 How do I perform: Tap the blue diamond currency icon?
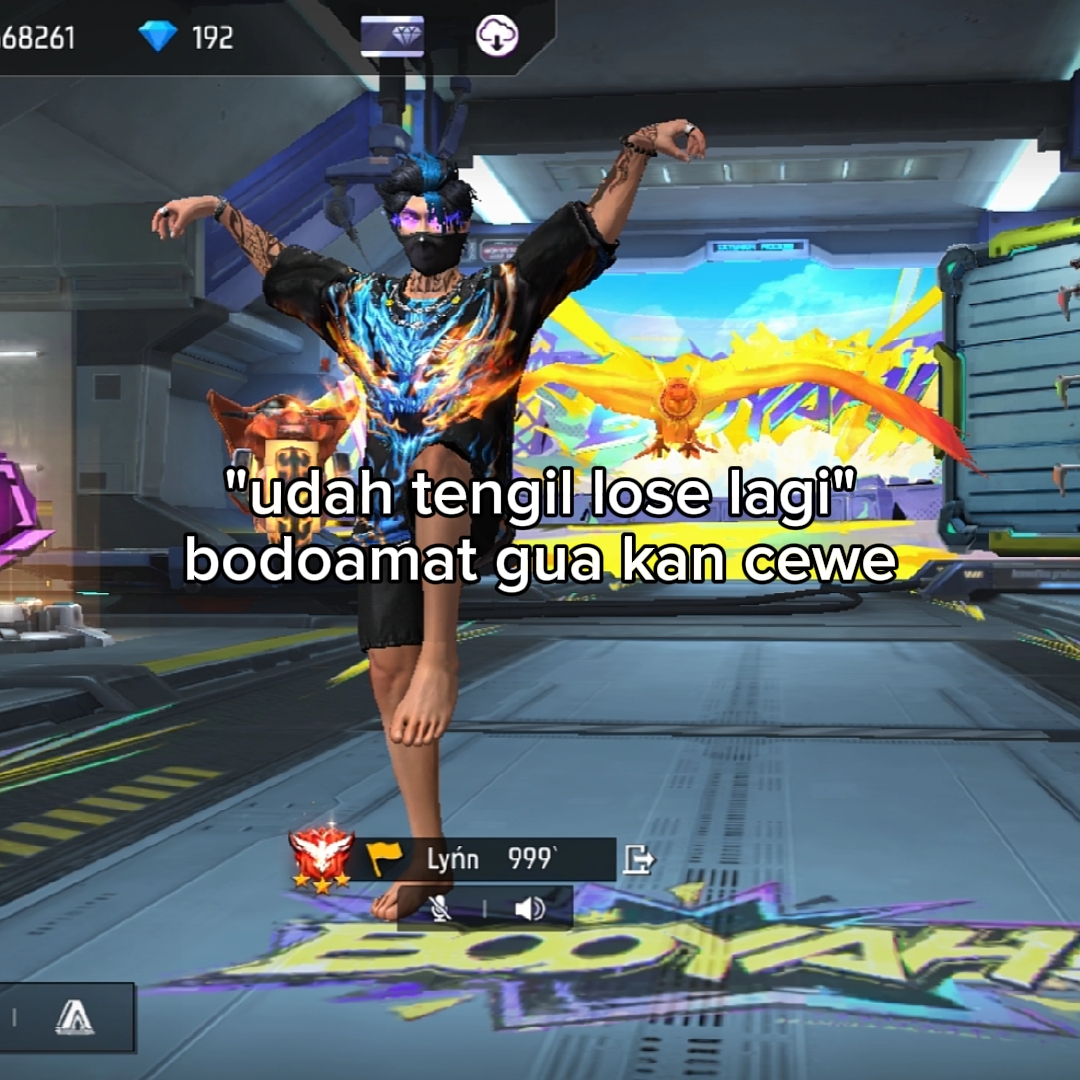pos(157,37)
